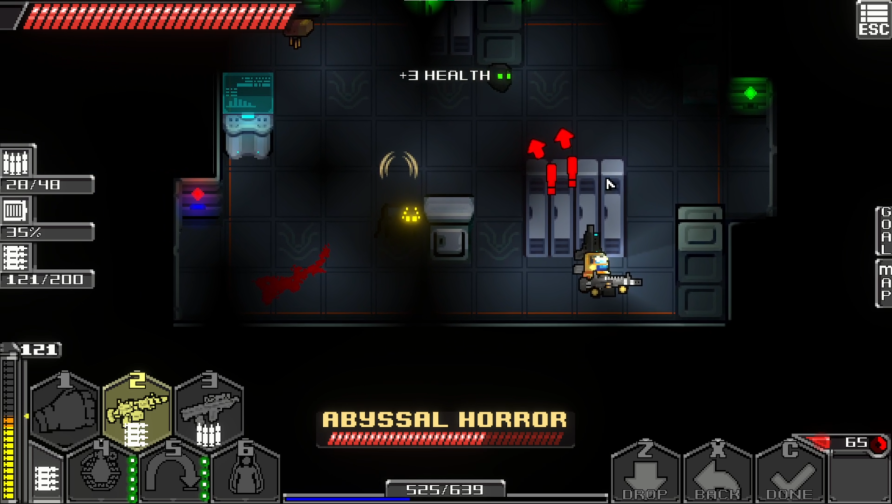Confirm with the Done checkmark button
This screenshot has height=504, width=892.
point(789,474)
